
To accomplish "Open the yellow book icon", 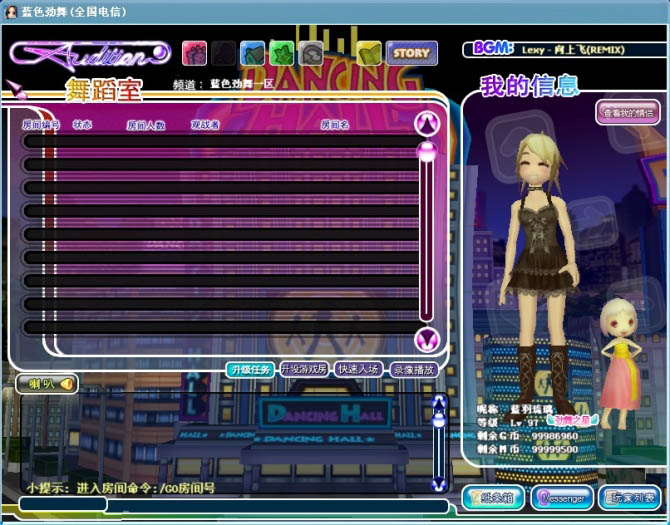I will pyautogui.click(x=369, y=53).
